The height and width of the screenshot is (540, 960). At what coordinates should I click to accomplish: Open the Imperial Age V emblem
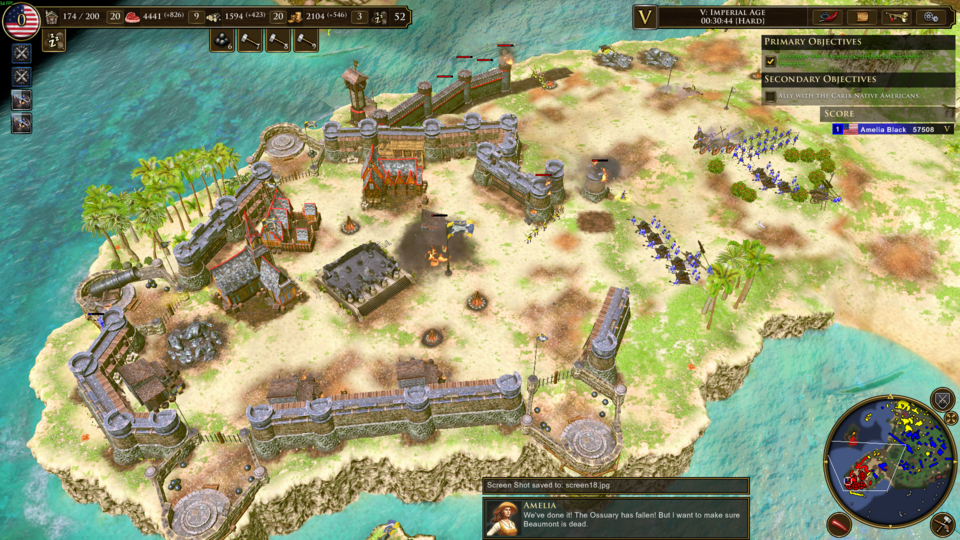(645, 17)
